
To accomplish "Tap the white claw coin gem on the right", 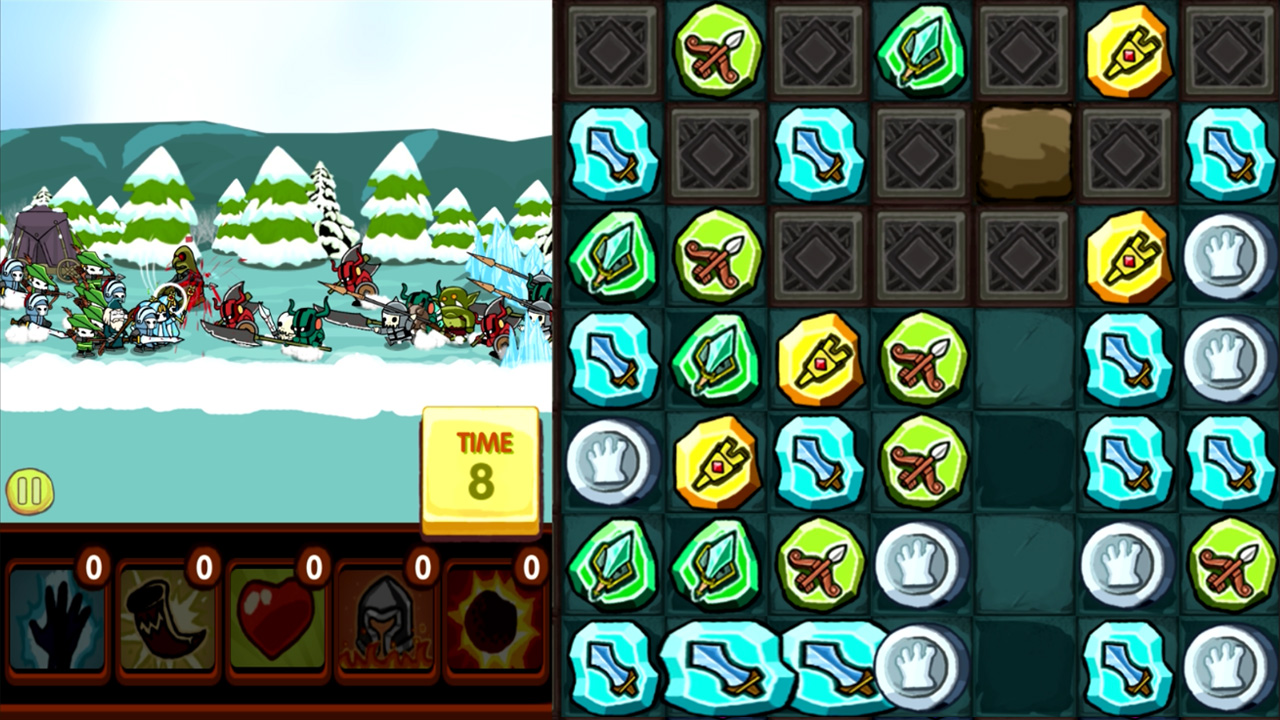I will point(1228,253).
